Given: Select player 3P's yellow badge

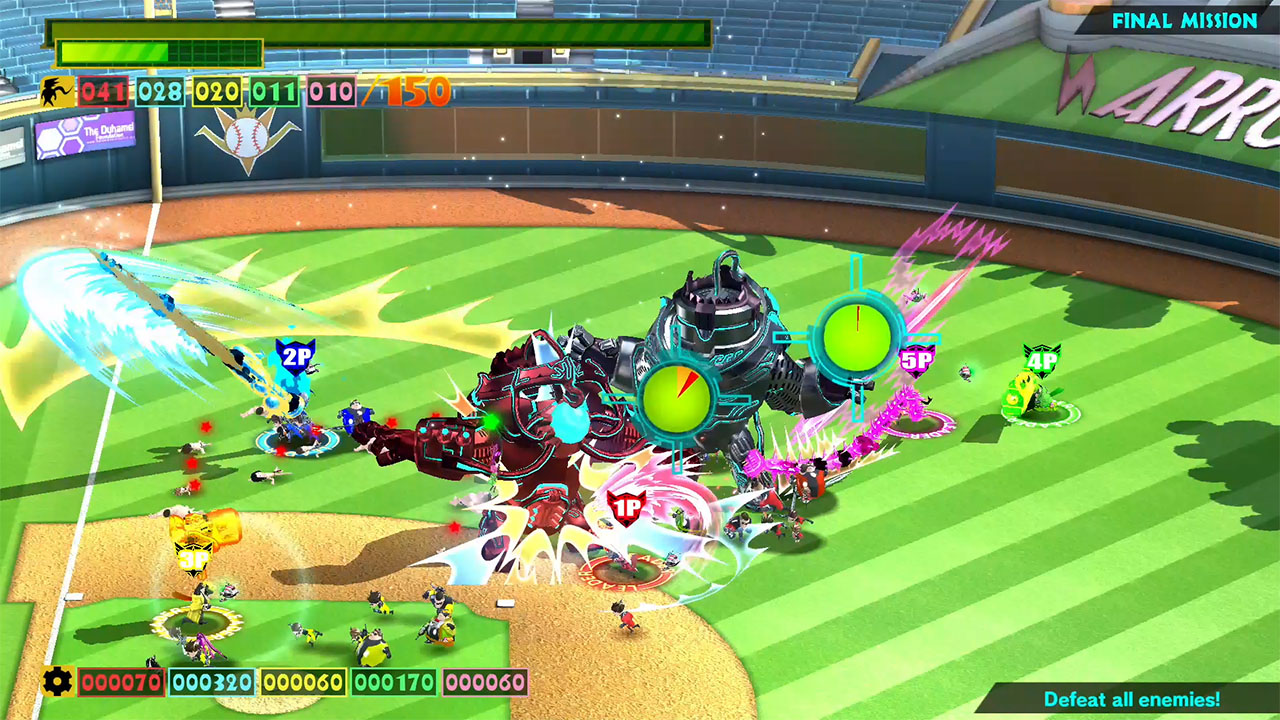Looking at the screenshot, I should 193,556.
